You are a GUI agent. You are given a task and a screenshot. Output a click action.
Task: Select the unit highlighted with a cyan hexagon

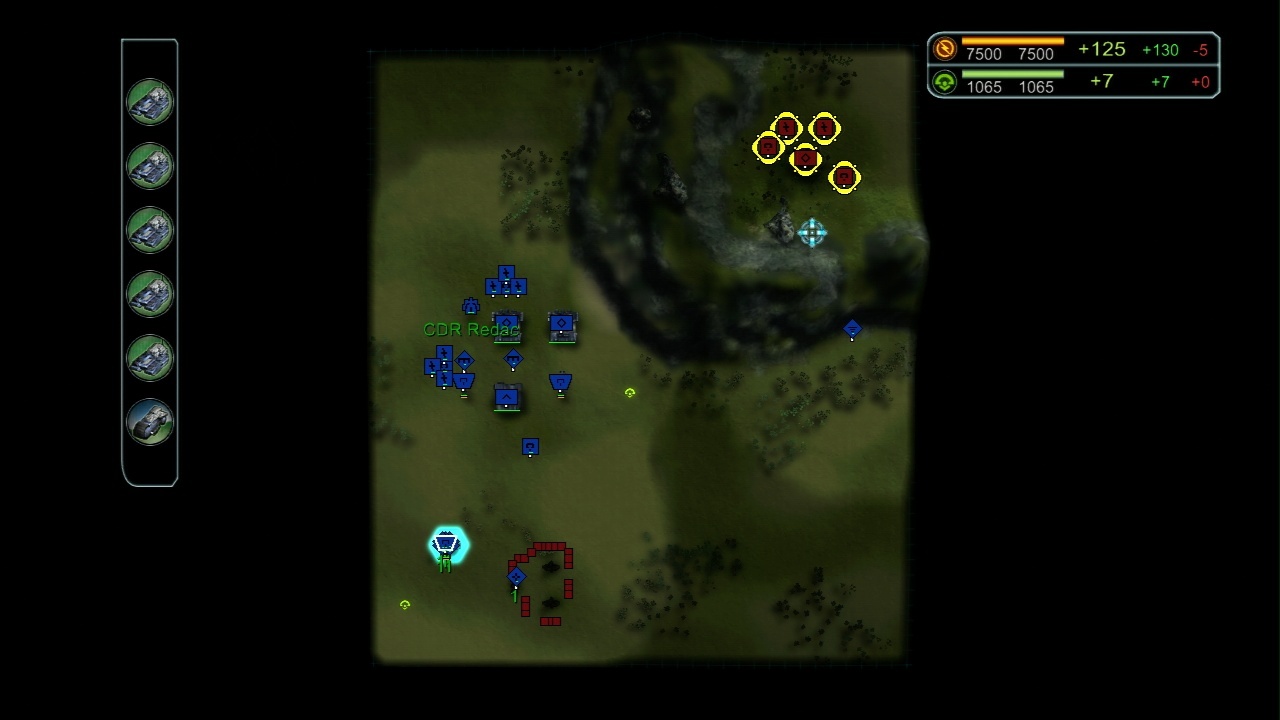(446, 544)
